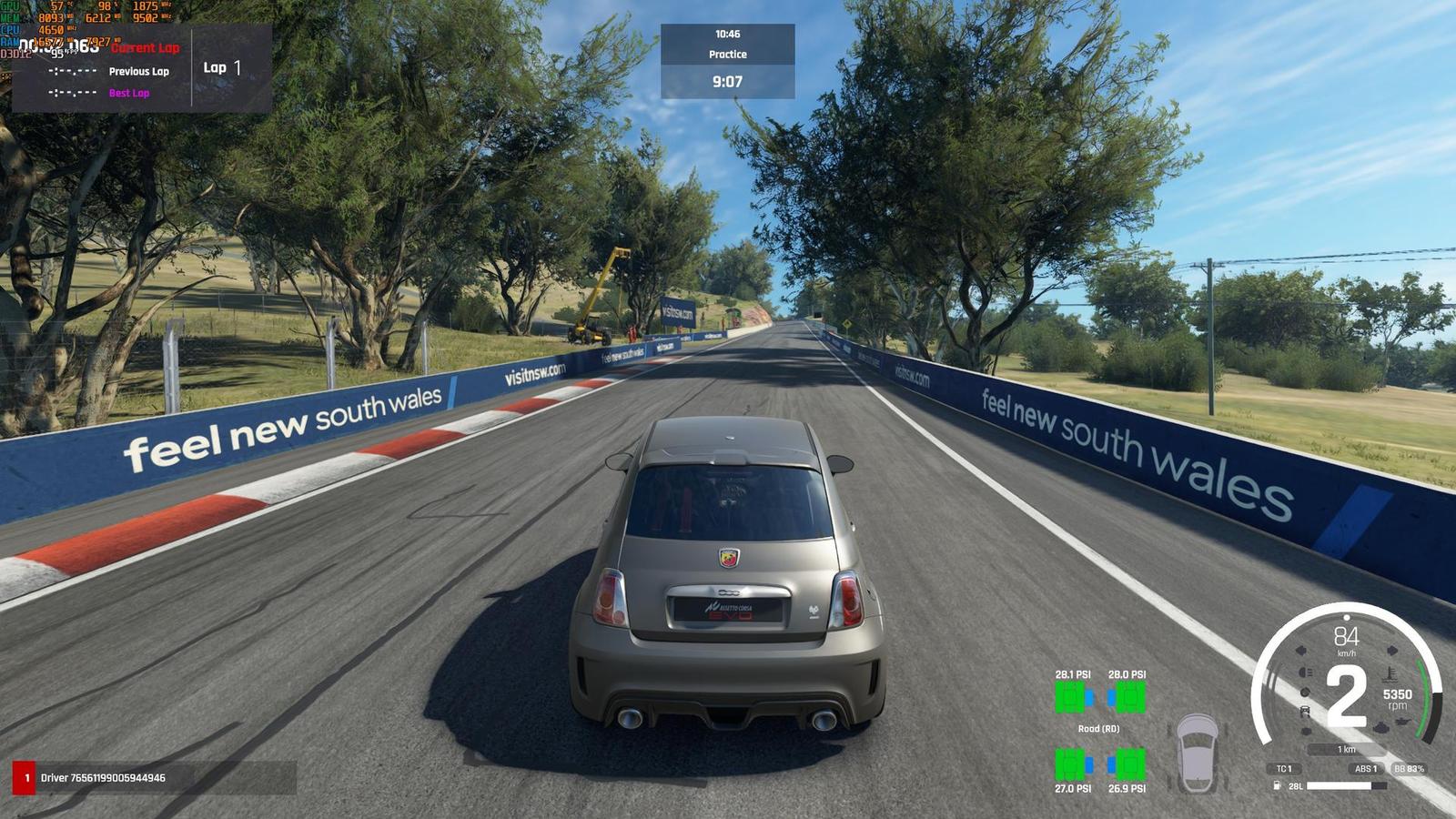Viewport: 1456px width, 819px height.
Task: Click the ABS 1 indicator pill
Action: pyautogui.click(x=1366, y=769)
